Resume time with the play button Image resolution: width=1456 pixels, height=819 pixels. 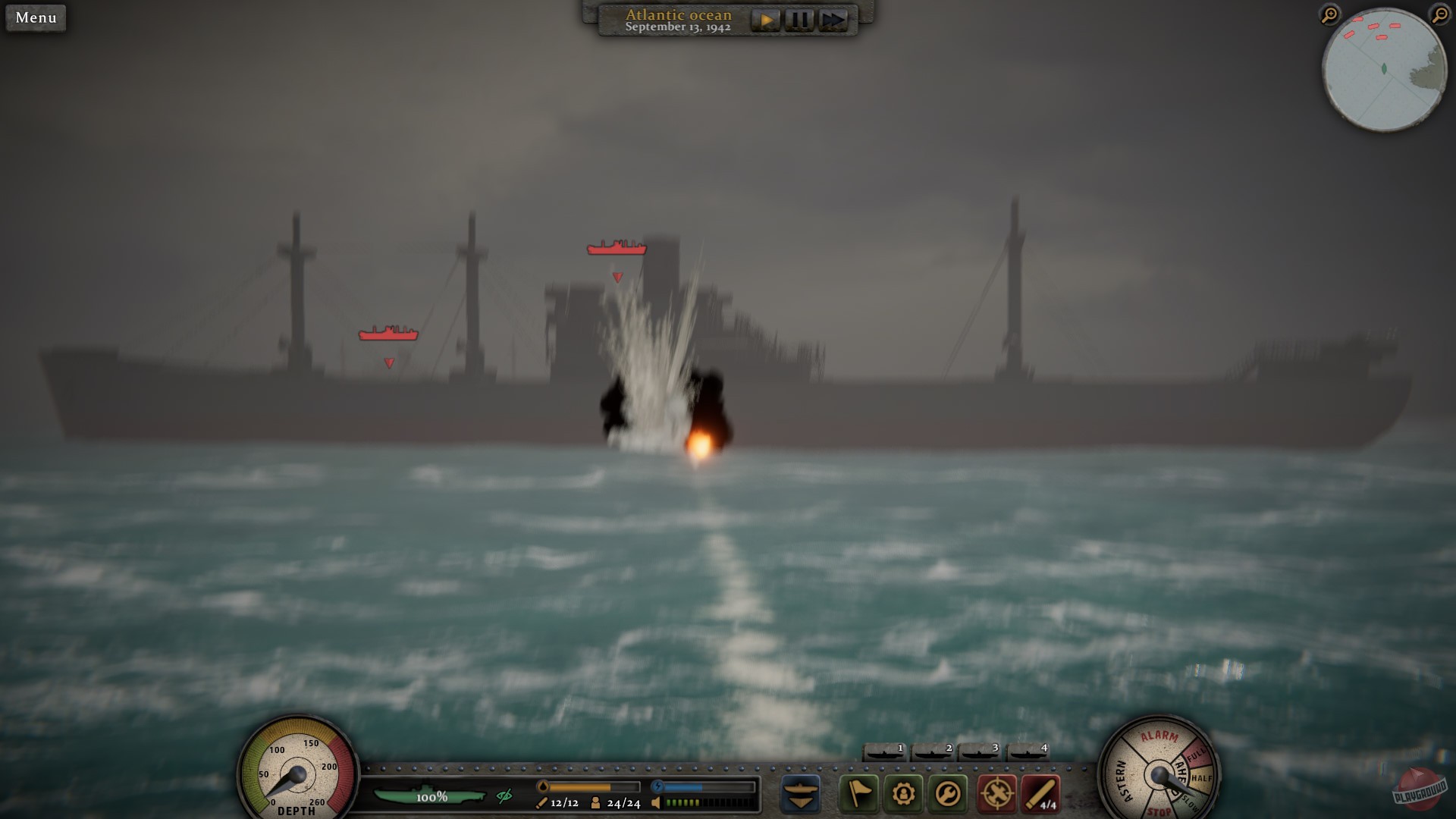click(766, 20)
